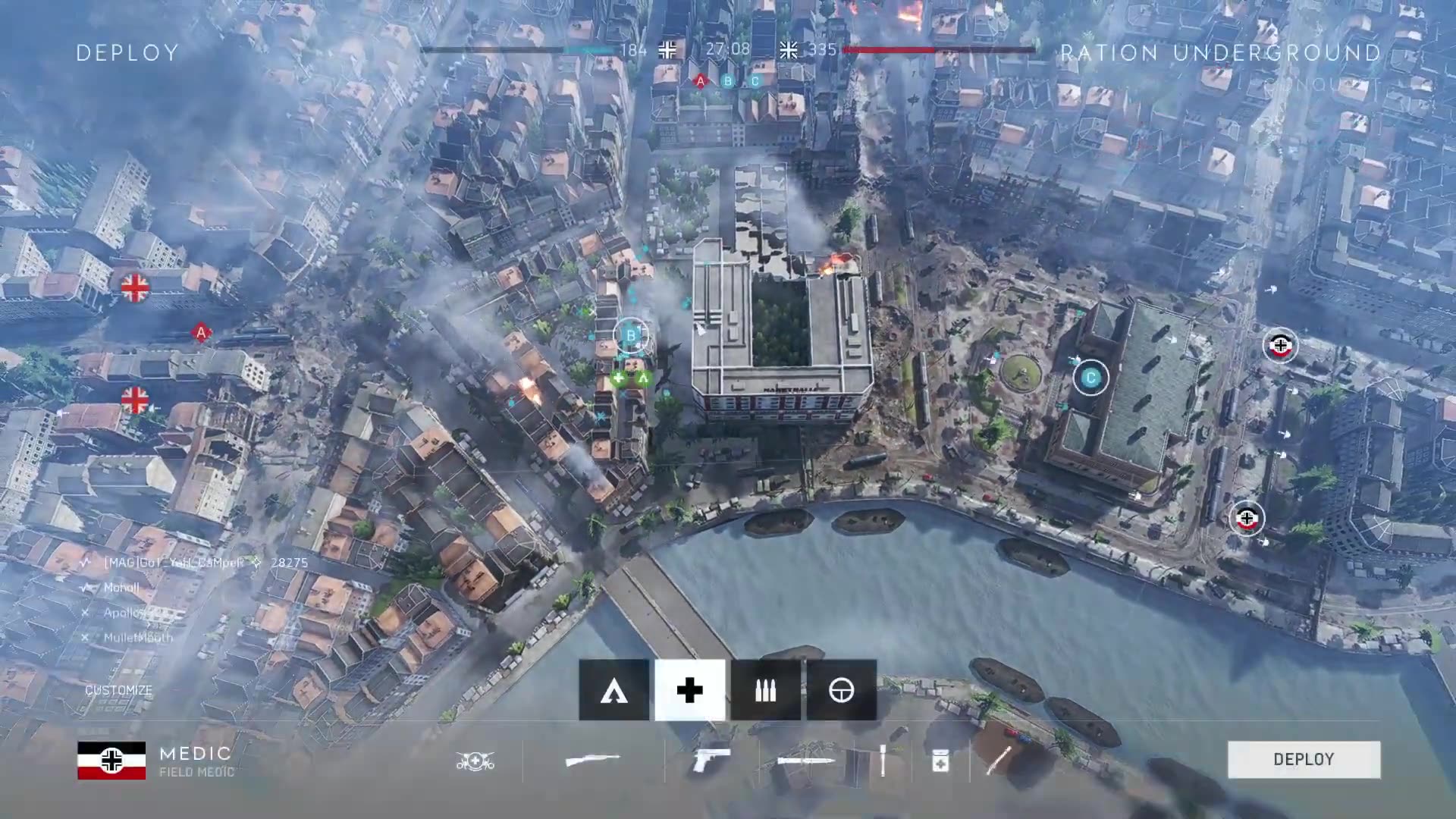Select the Medic class tab
Image resolution: width=1456 pixels, height=819 pixels.
[x=689, y=690]
